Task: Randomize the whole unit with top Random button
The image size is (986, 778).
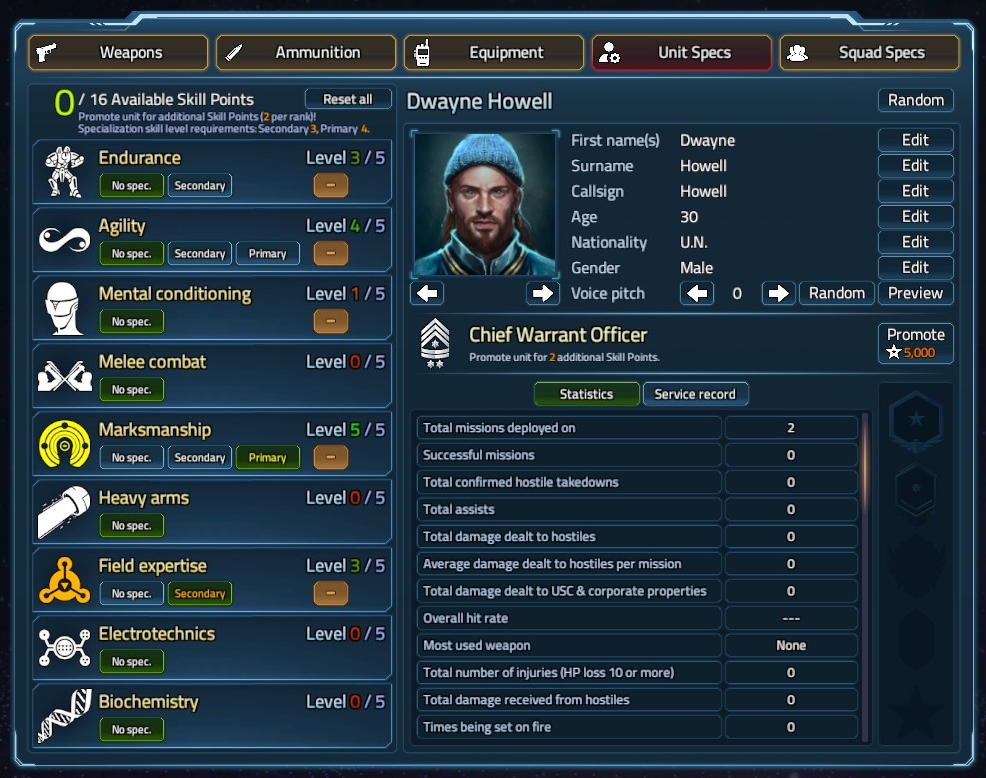Action: [x=915, y=100]
